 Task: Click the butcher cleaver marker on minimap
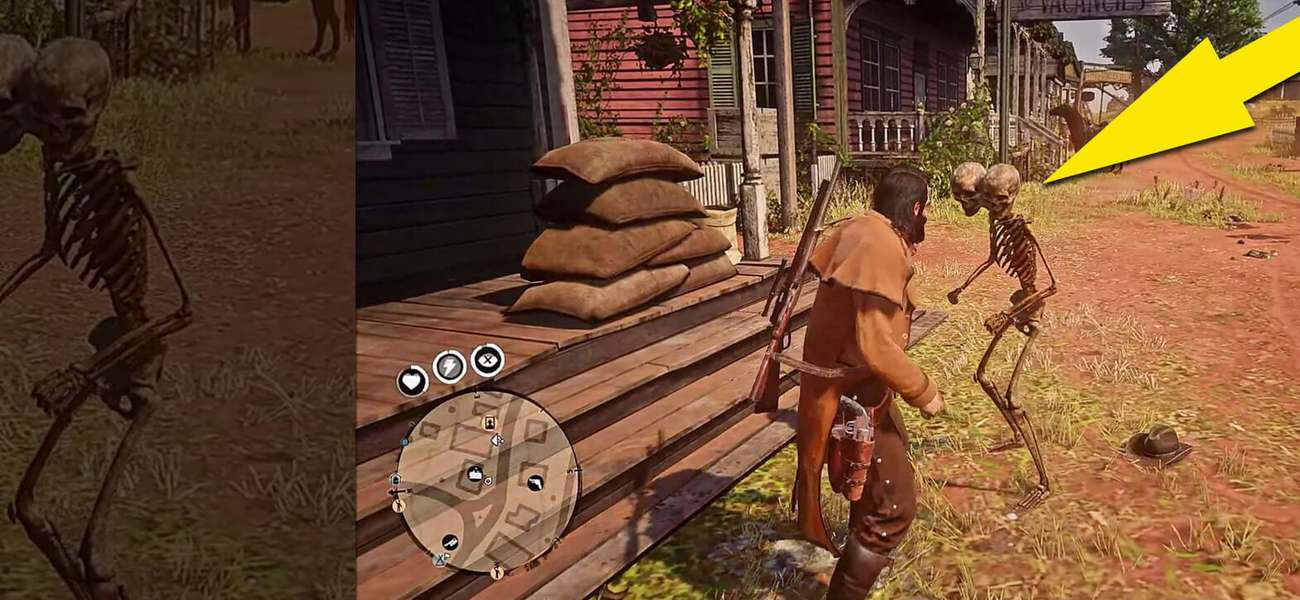451,541
